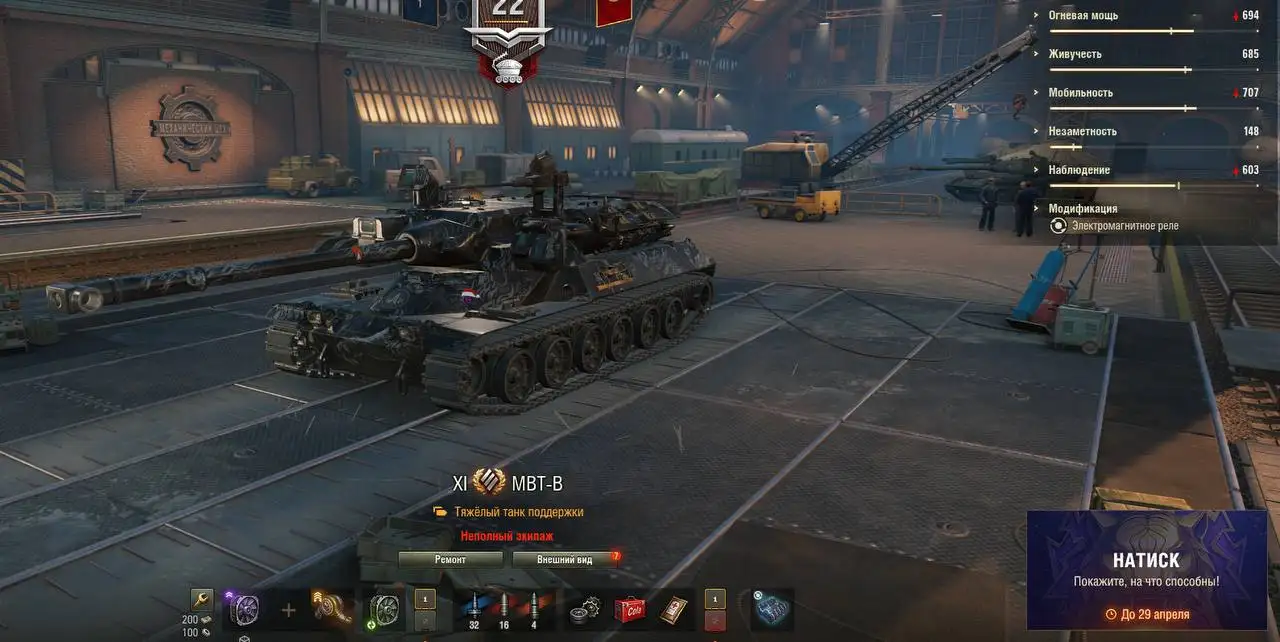Image resolution: width=1280 pixels, height=642 pixels.
Task: Open the Внешний вид customization screen
Action: pyautogui.click(x=564, y=560)
